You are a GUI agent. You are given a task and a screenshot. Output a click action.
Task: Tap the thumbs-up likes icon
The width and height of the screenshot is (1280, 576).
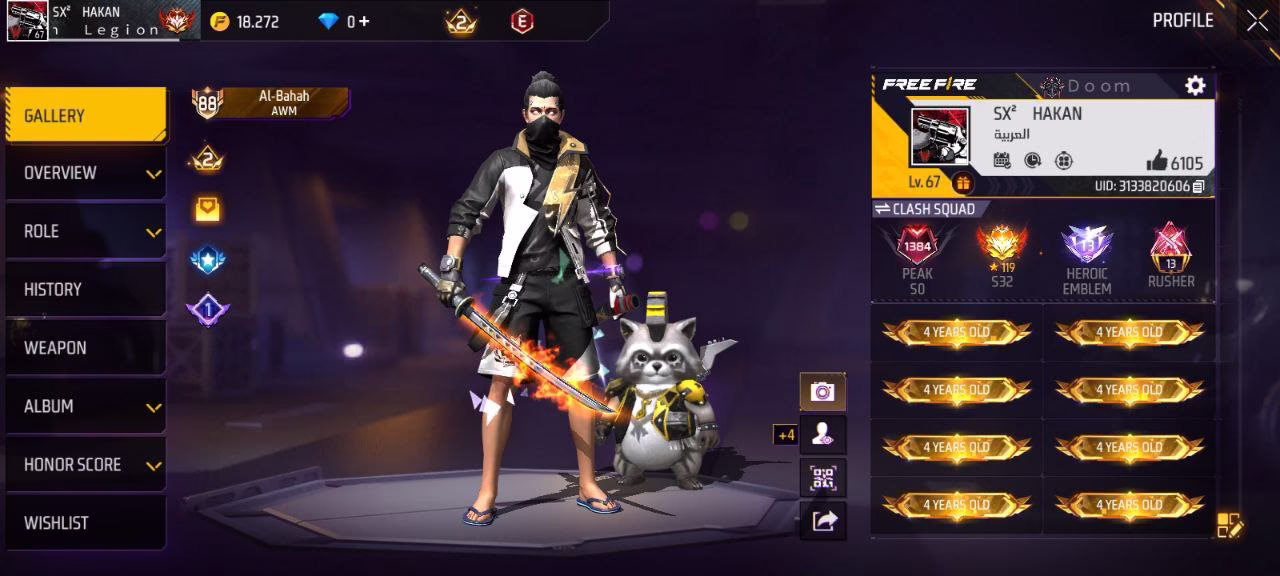1157,161
